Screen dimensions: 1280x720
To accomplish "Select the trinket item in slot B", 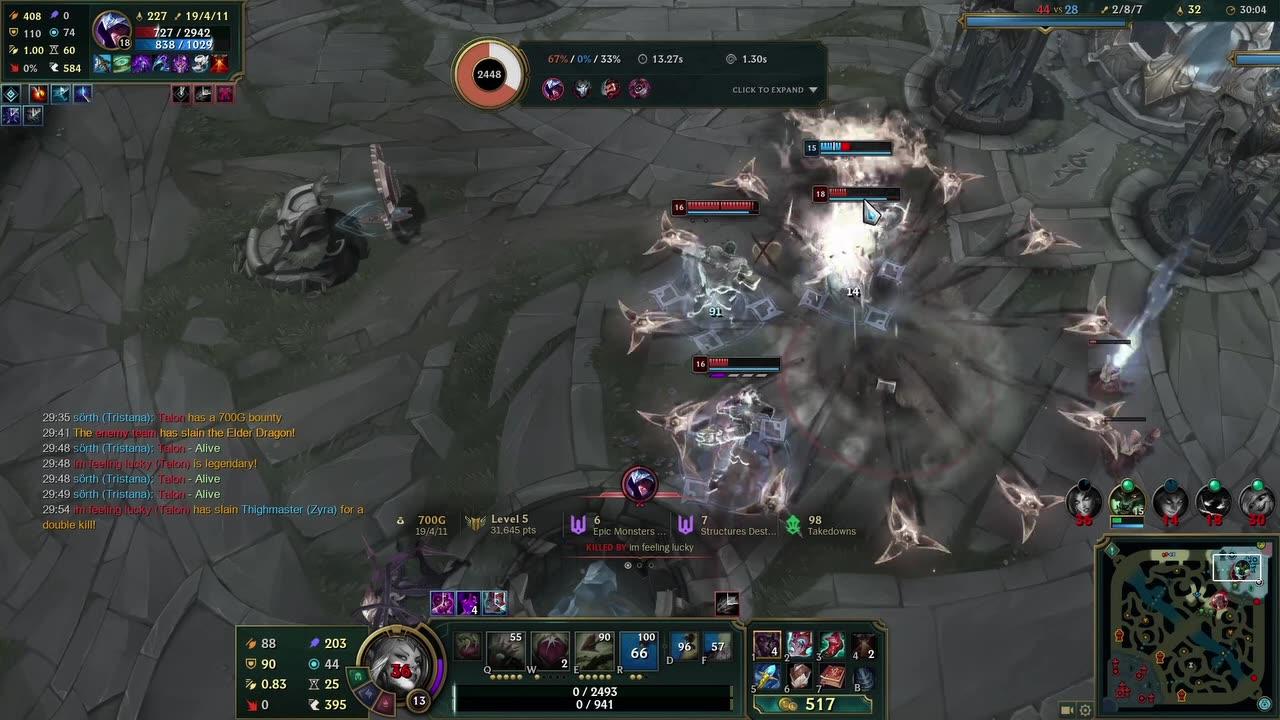I will [x=863, y=677].
